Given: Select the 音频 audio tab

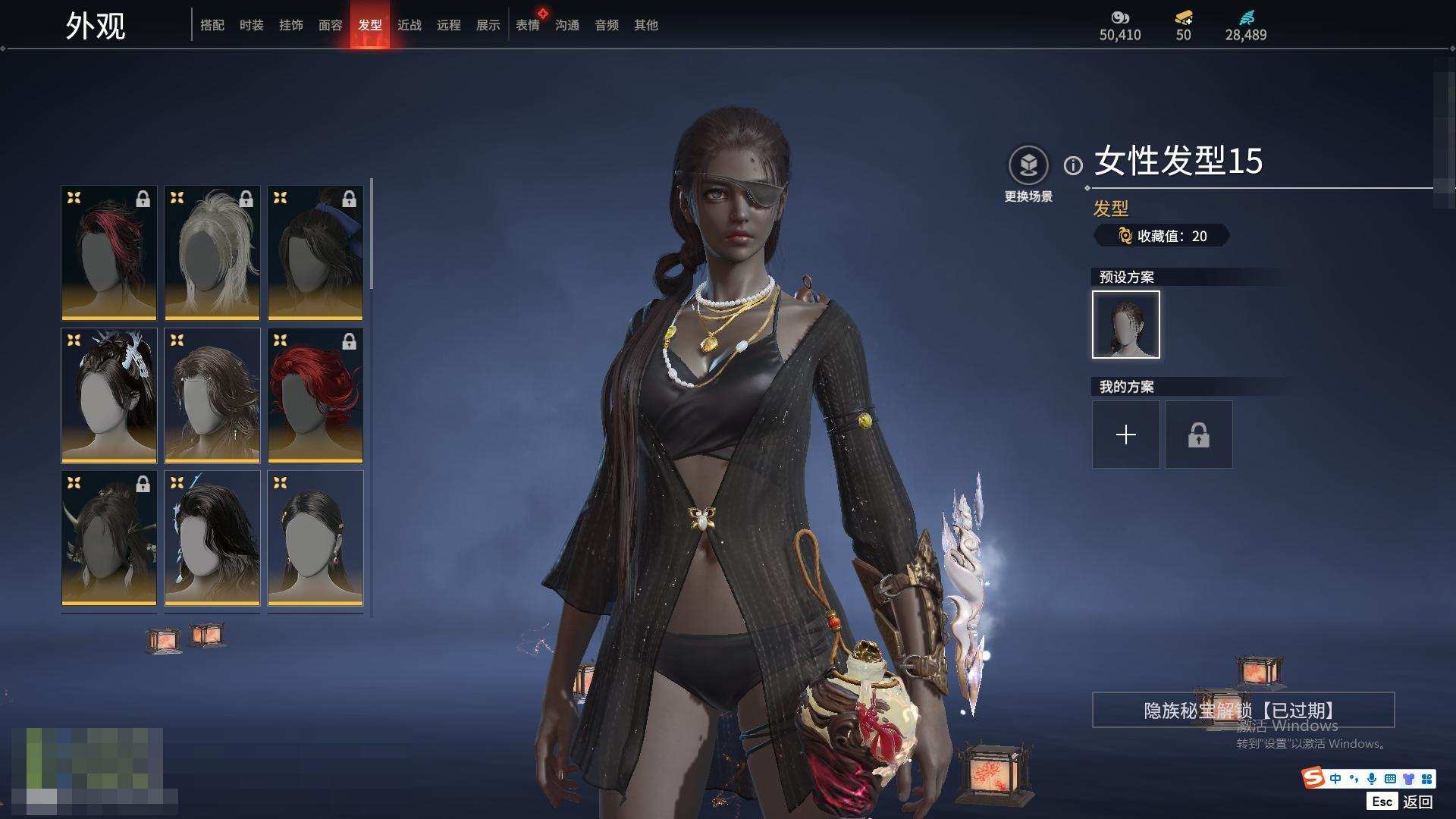Looking at the screenshot, I should pyautogui.click(x=607, y=25).
